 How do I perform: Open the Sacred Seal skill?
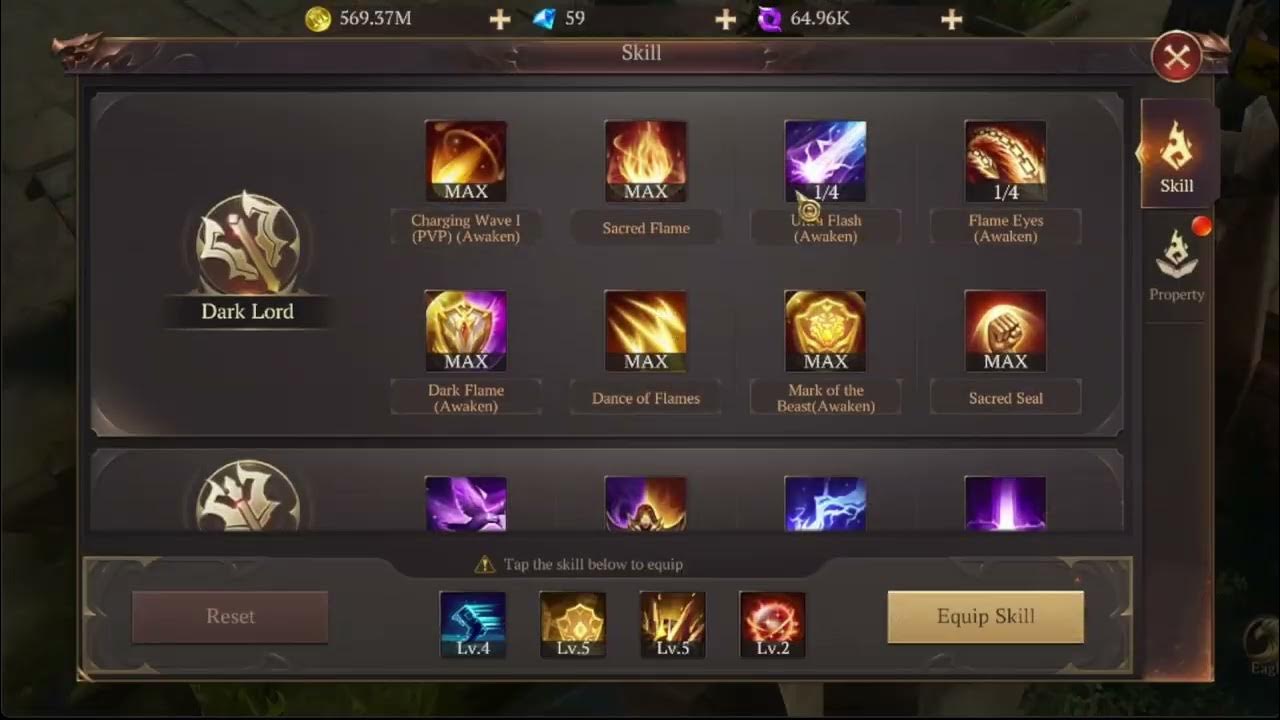pos(1005,330)
